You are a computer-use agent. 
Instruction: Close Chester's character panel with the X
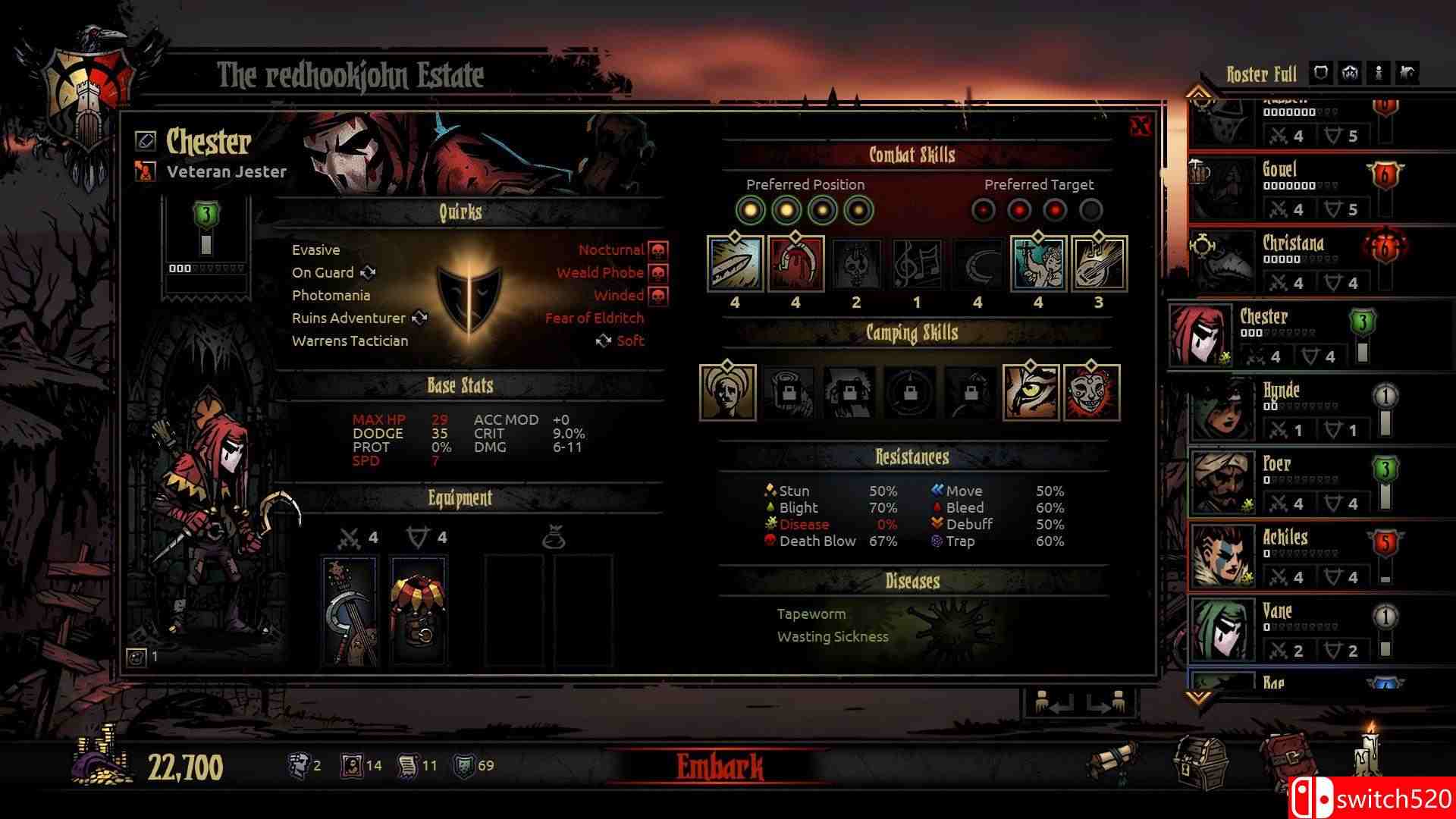[1141, 127]
